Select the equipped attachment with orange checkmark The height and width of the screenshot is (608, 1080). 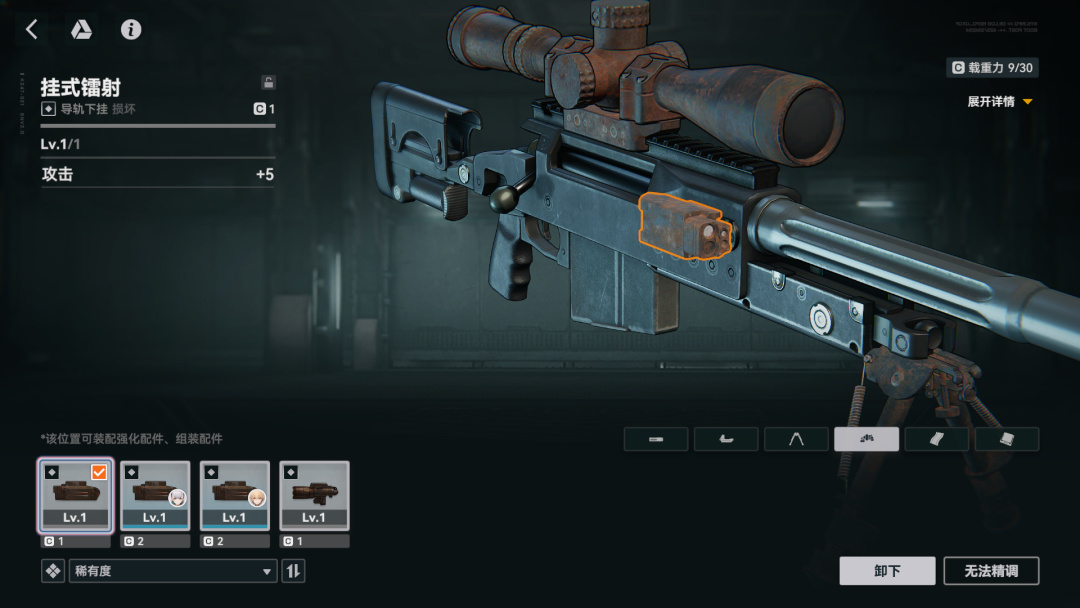[75, 495]
